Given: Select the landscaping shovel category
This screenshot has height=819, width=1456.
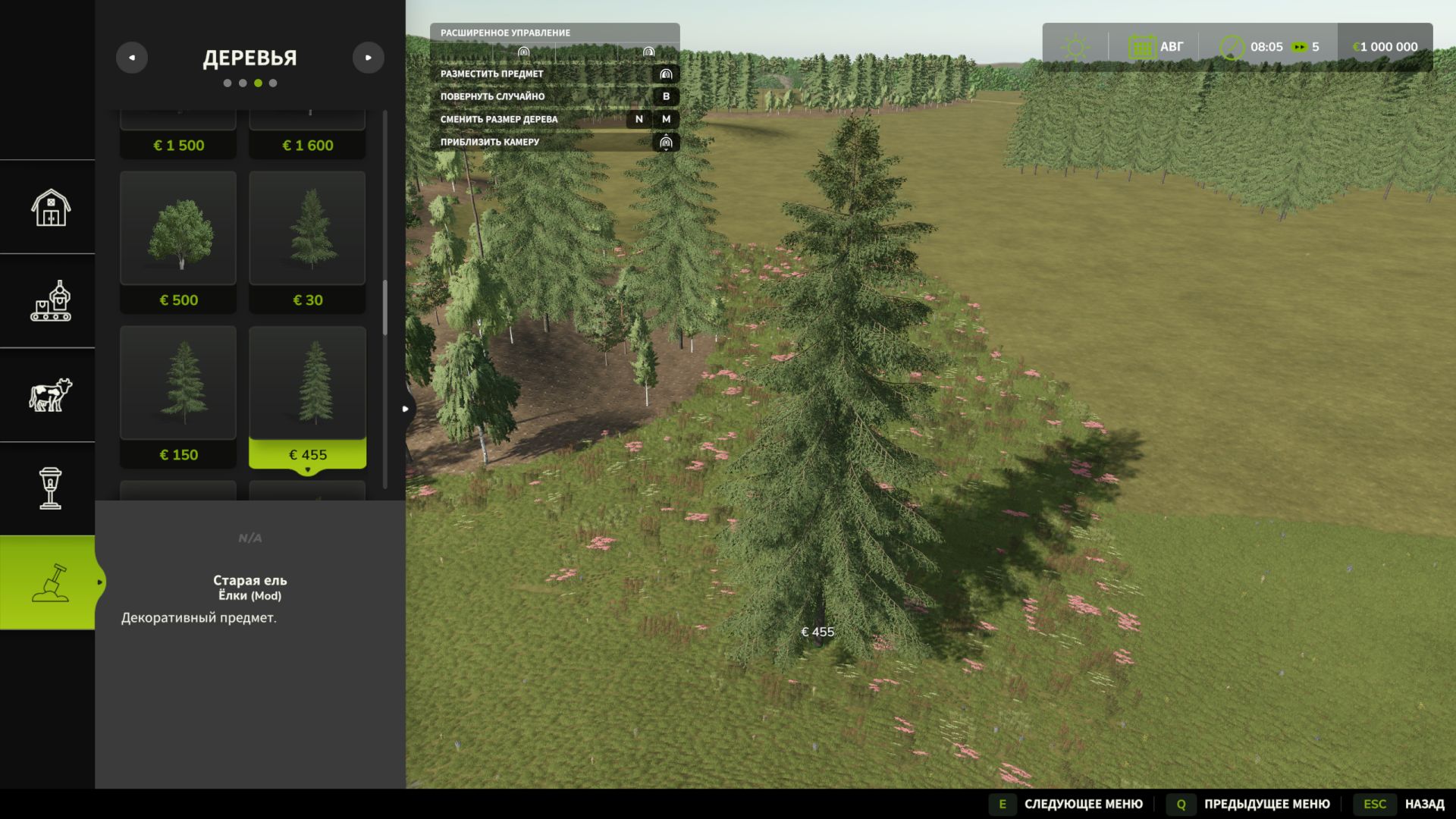Looking at the screenshot, I should click(50, 582).
